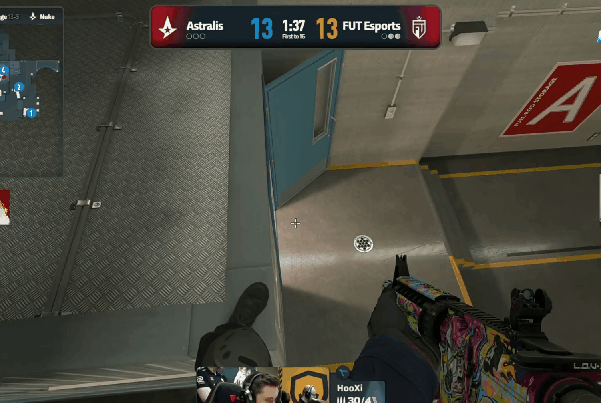Click the yellow team emblem beside HooXi
This screenshot has width=601, height=403.
[x=304, y=385]
